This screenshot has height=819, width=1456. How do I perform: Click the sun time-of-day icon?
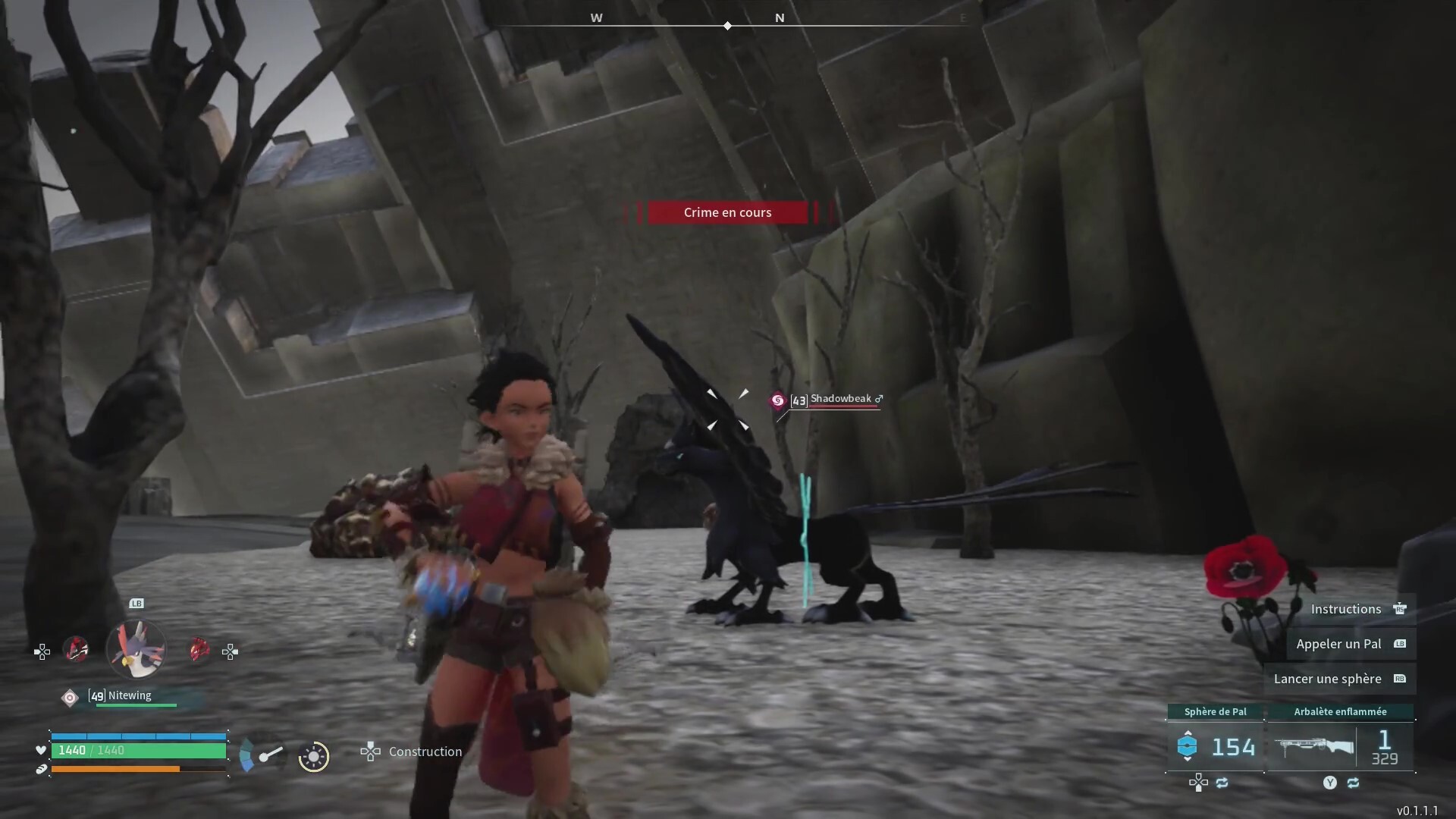tap(313, 756)
